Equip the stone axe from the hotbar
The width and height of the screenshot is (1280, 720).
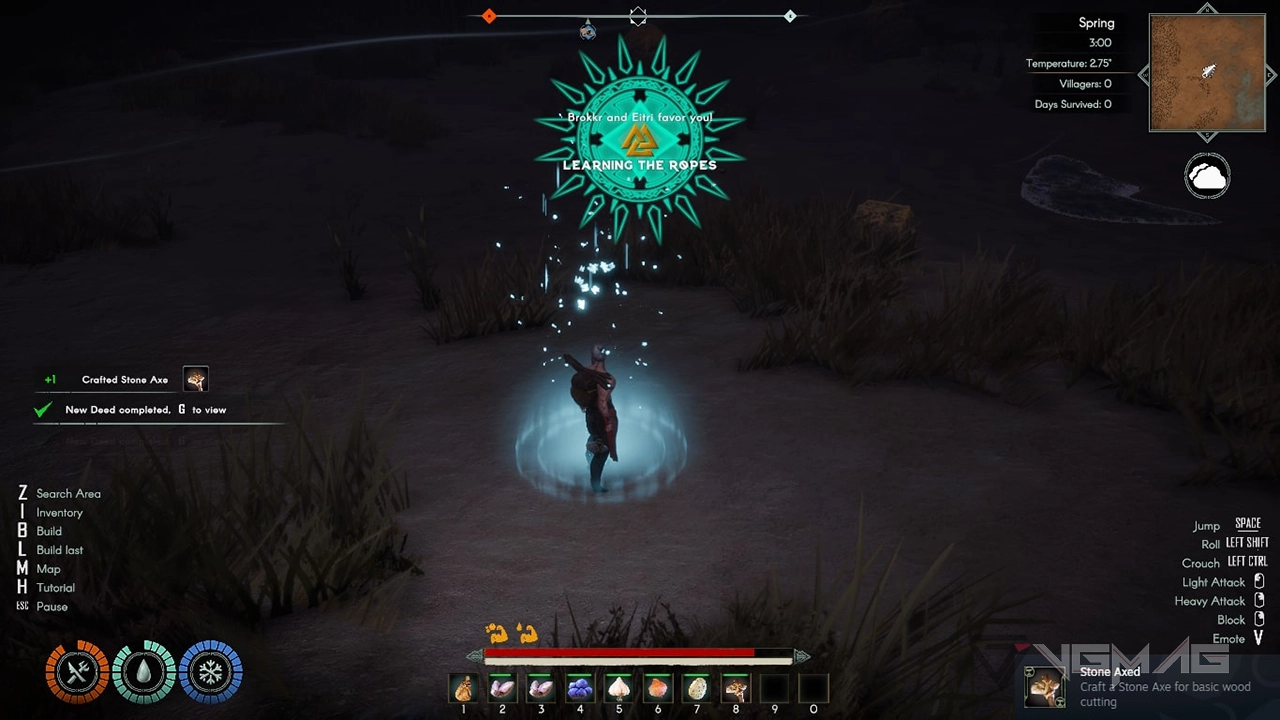(735, 688)
